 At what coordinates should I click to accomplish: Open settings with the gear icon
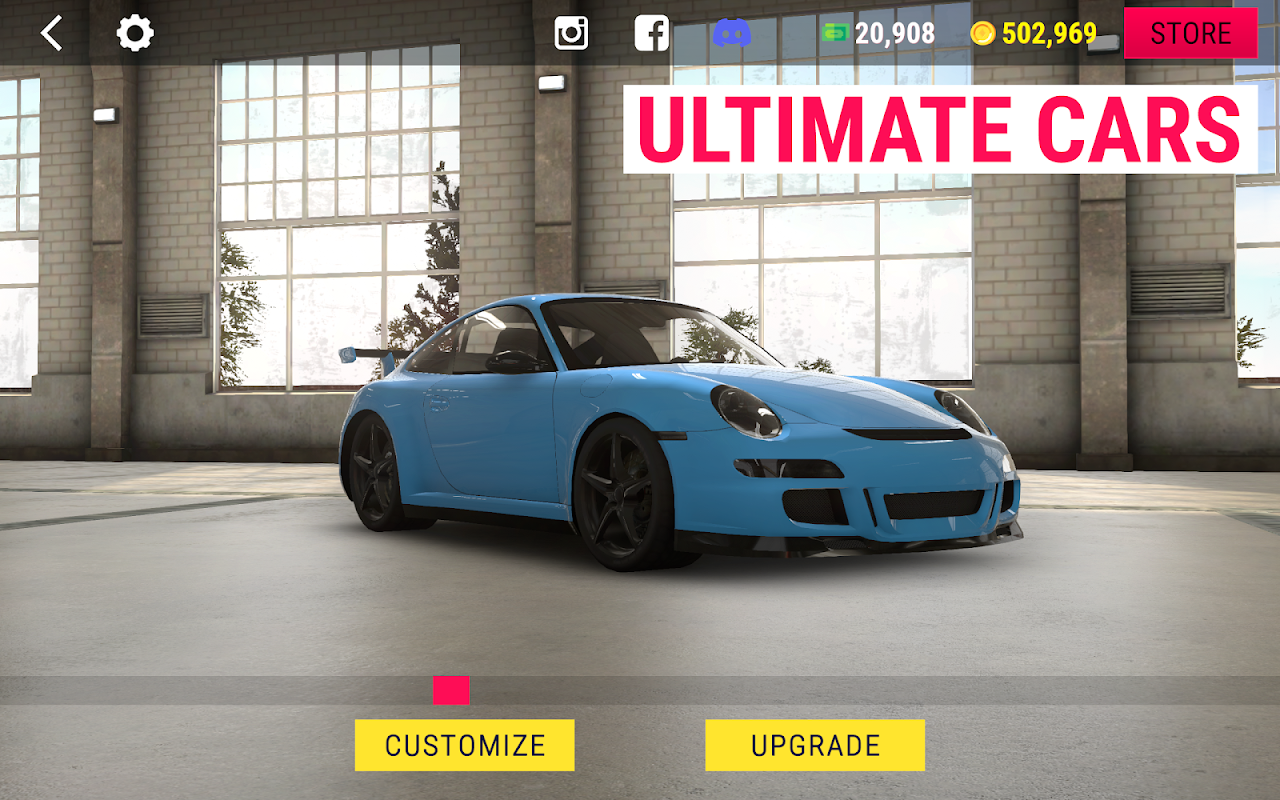tap(135, 34)
